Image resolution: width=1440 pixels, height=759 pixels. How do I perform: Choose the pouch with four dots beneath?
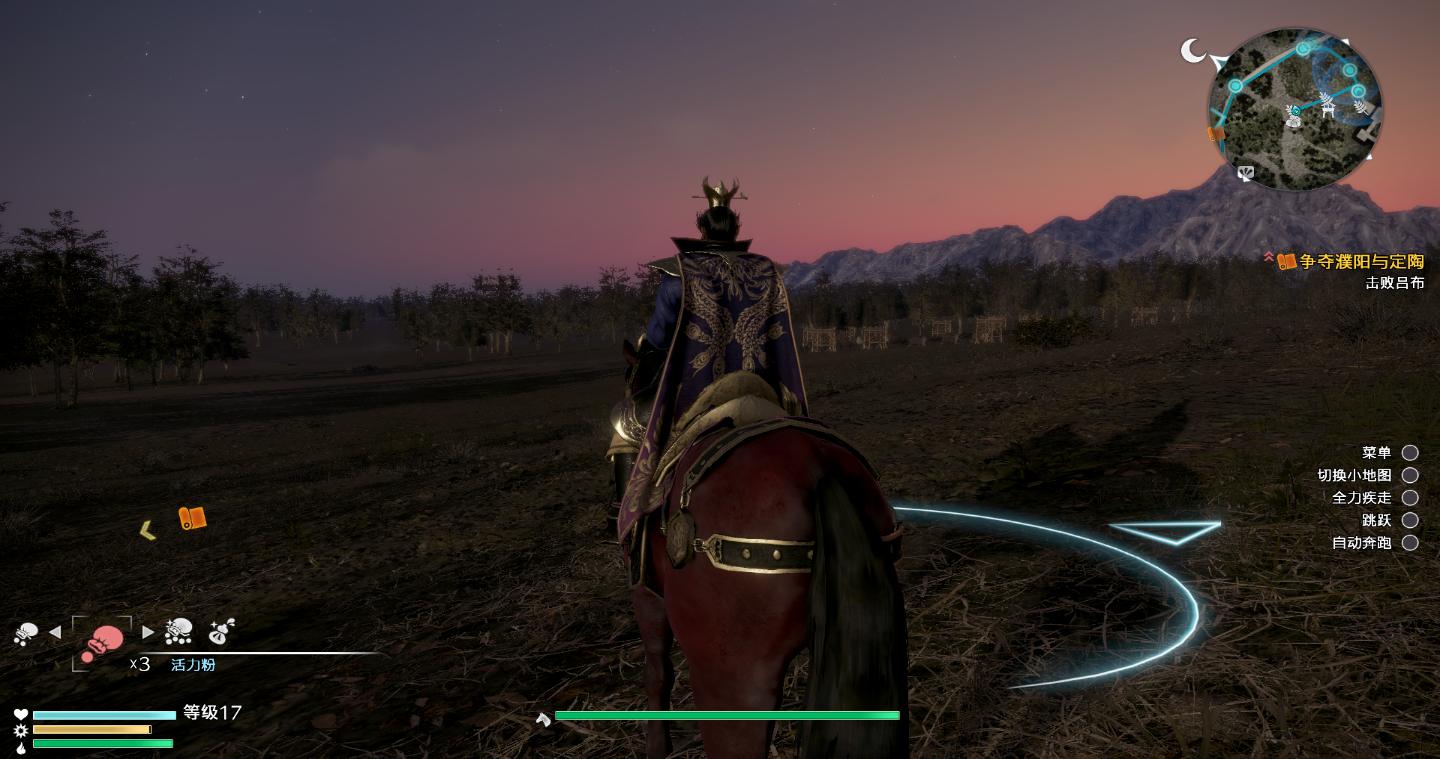click(x=179, y=631)
